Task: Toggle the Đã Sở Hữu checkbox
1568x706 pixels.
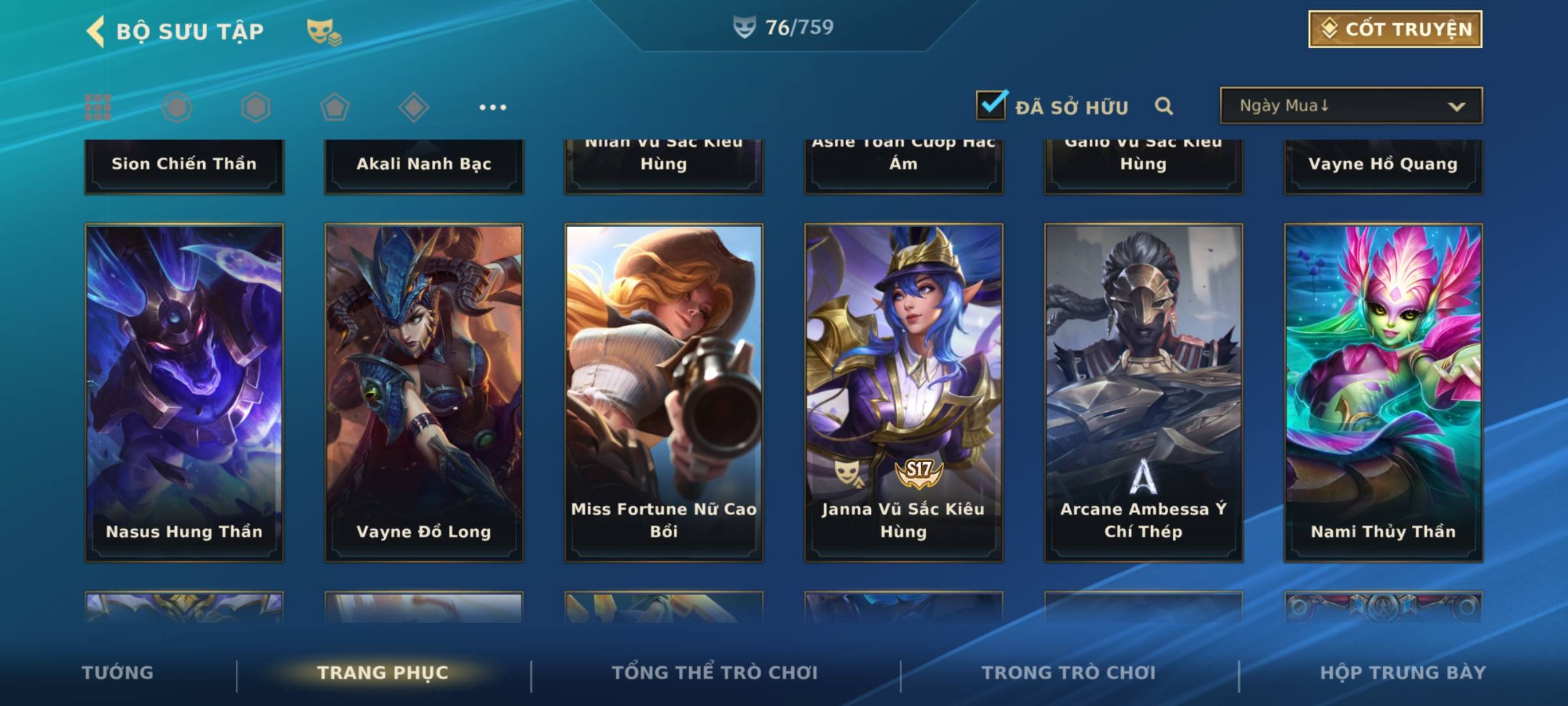Action: (991, 105)
